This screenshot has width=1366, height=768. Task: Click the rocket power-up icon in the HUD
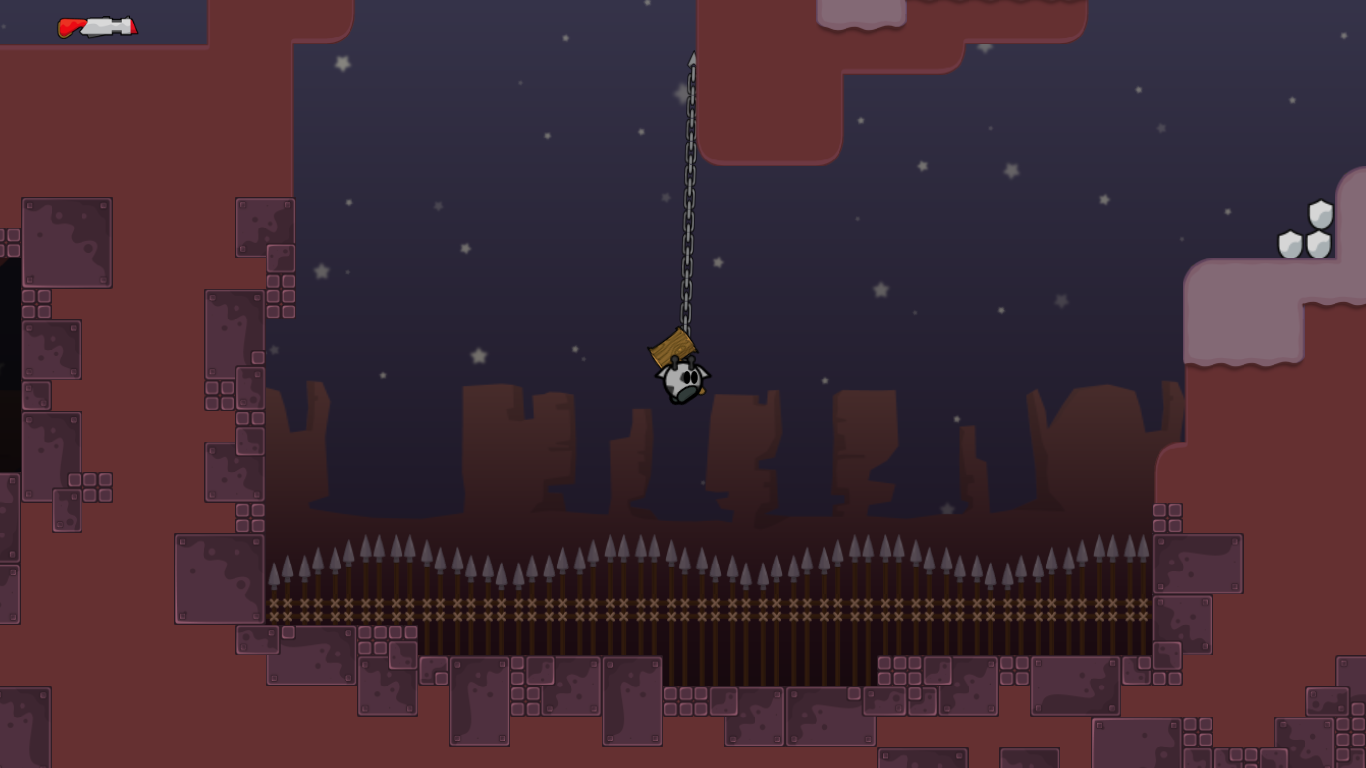coord(95,27)
